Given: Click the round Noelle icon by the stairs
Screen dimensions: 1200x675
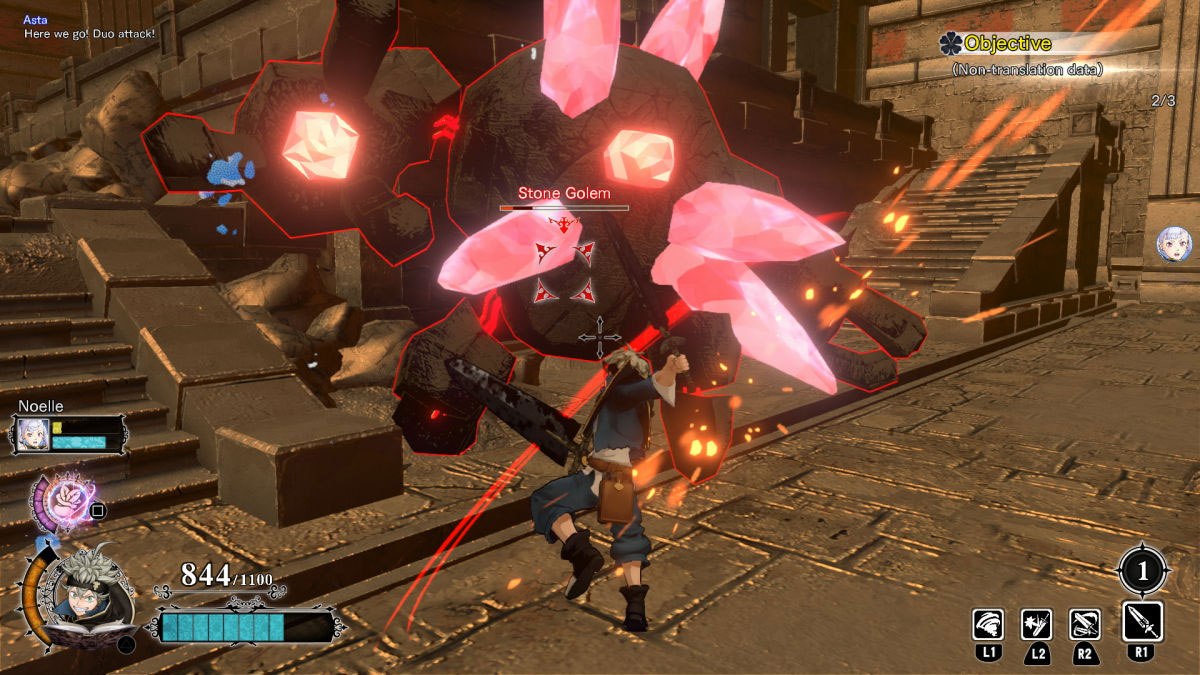Looking at the screenshot, I should point(1172,244).
